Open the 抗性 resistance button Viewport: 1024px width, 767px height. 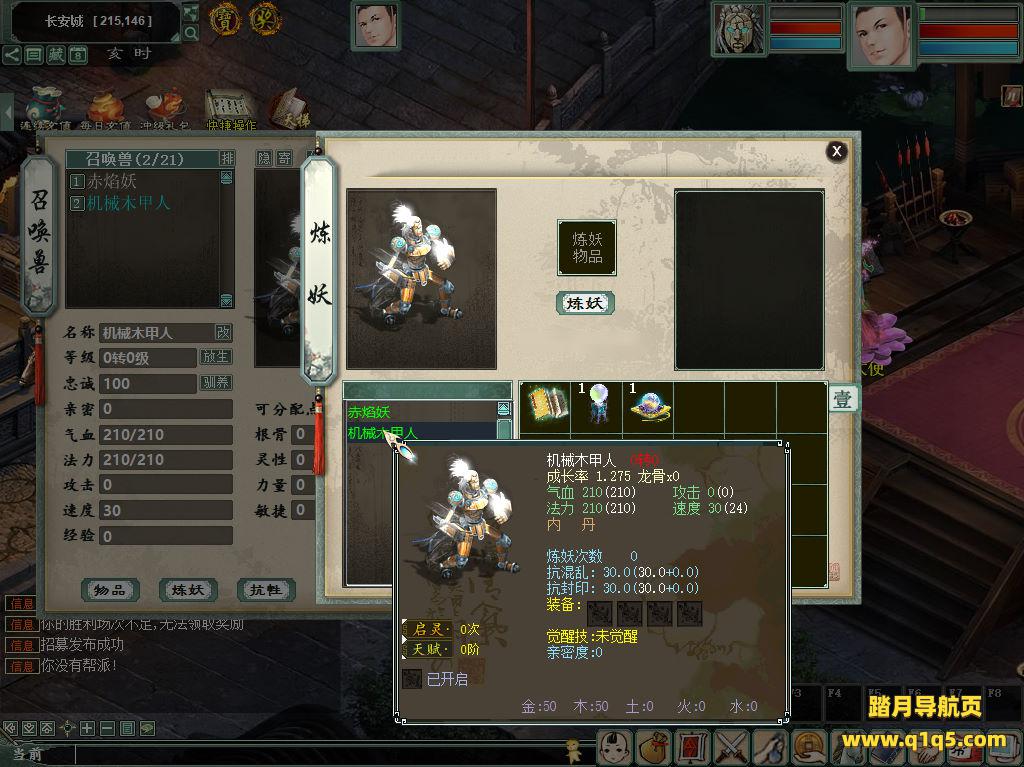click(265, 590)
